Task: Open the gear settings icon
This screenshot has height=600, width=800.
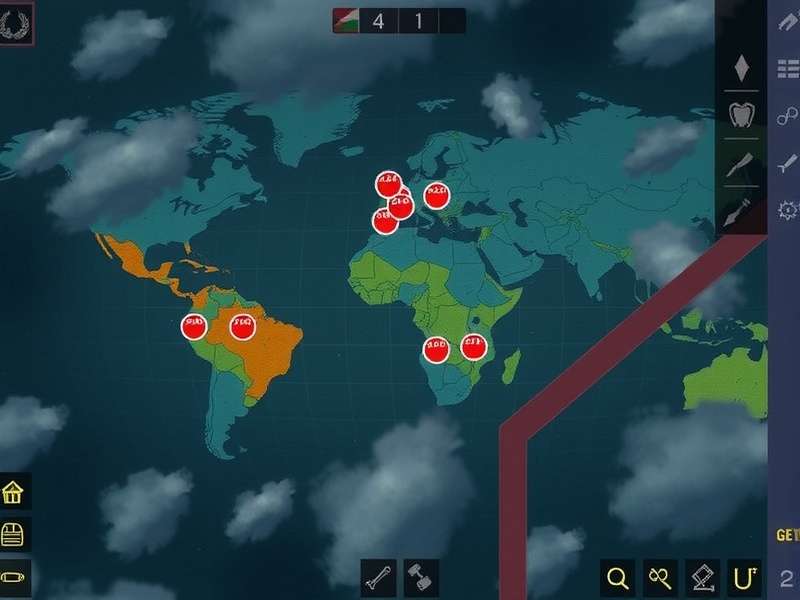Action: (x=787, y=209)
